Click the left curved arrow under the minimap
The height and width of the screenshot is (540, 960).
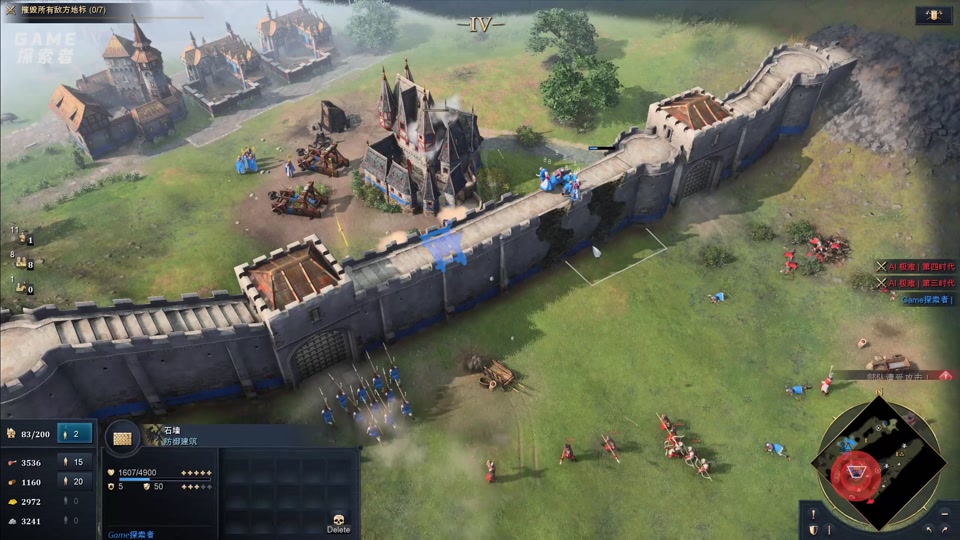point(928,528)
